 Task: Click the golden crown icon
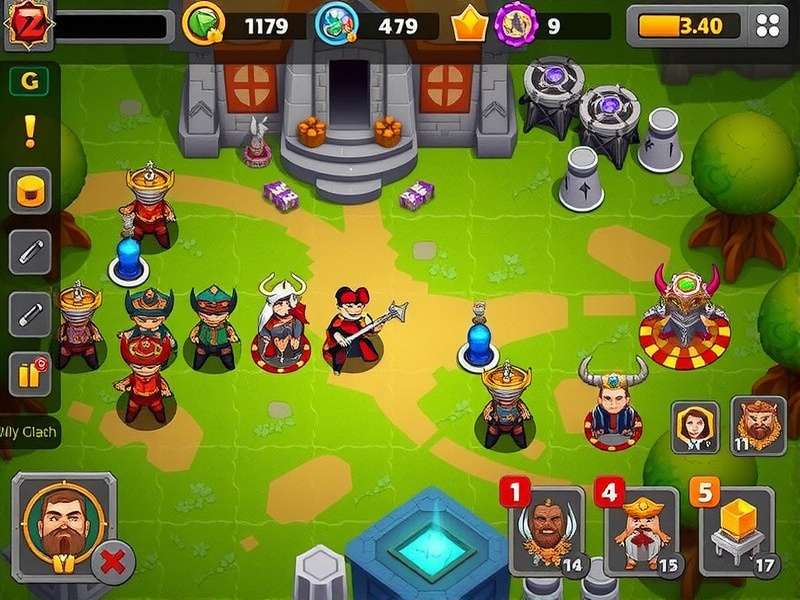(469, 25)
